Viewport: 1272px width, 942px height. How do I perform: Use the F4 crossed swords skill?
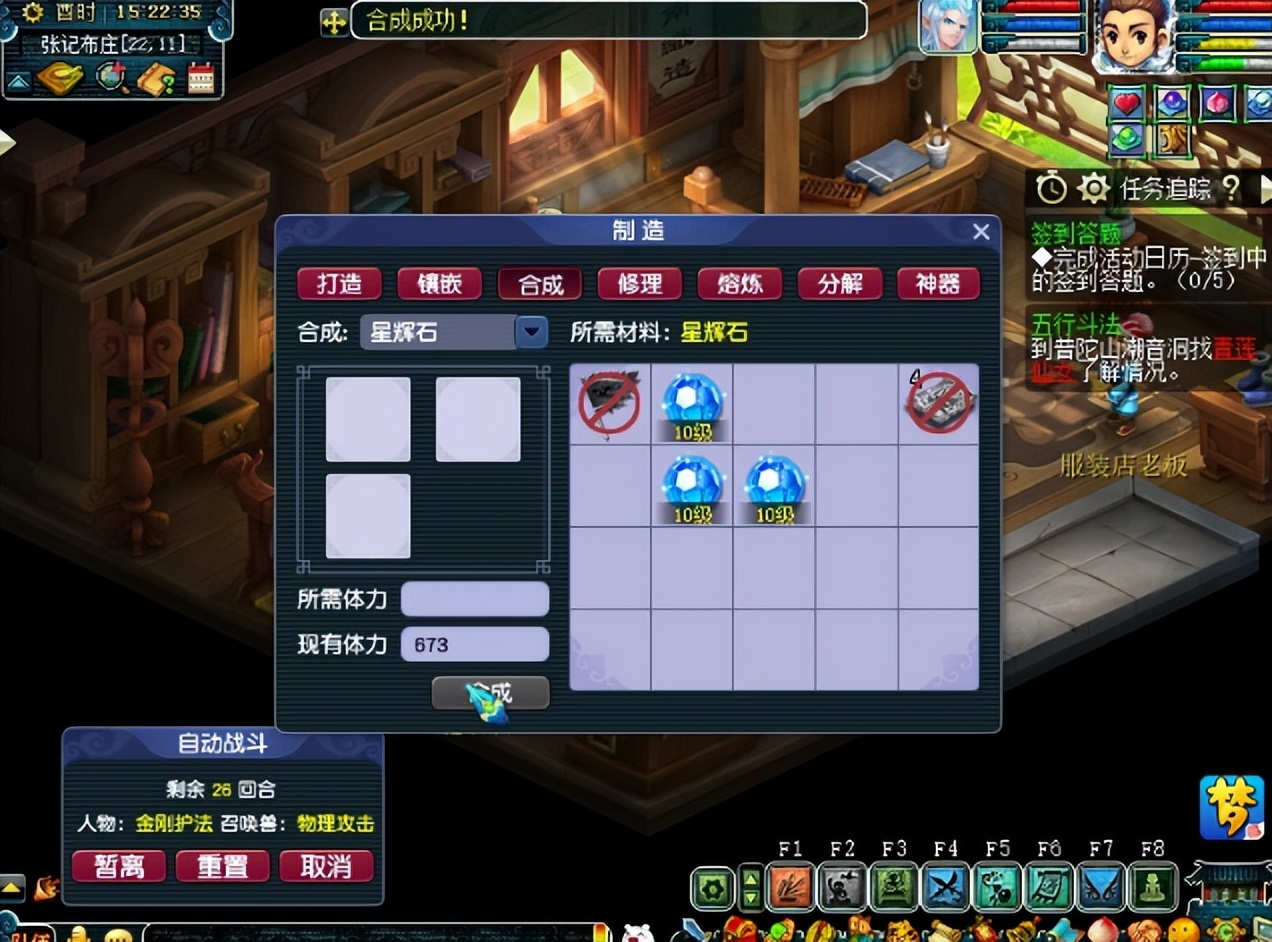click(945, 887)
